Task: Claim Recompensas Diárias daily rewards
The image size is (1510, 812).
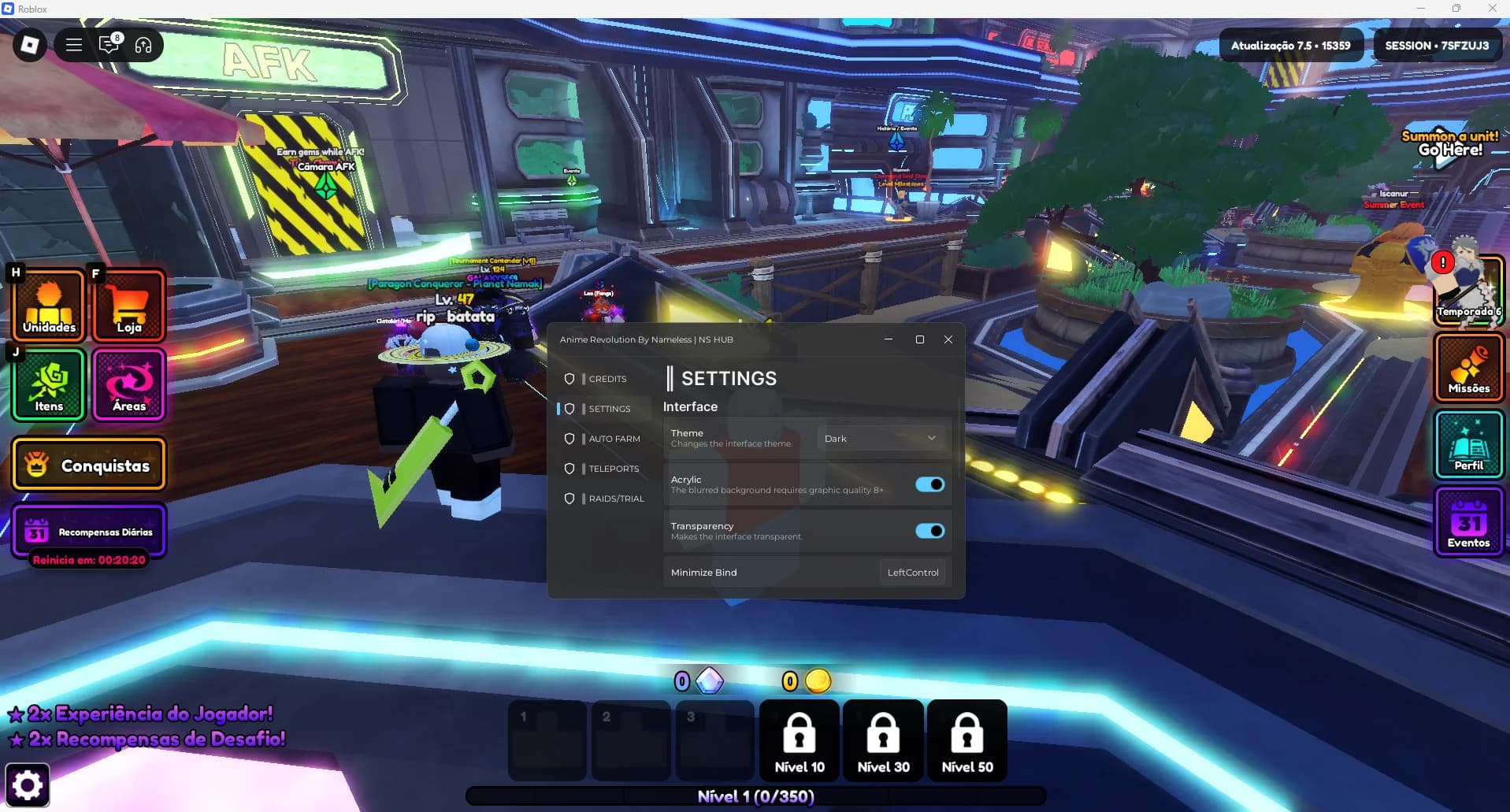Action: 89,532
